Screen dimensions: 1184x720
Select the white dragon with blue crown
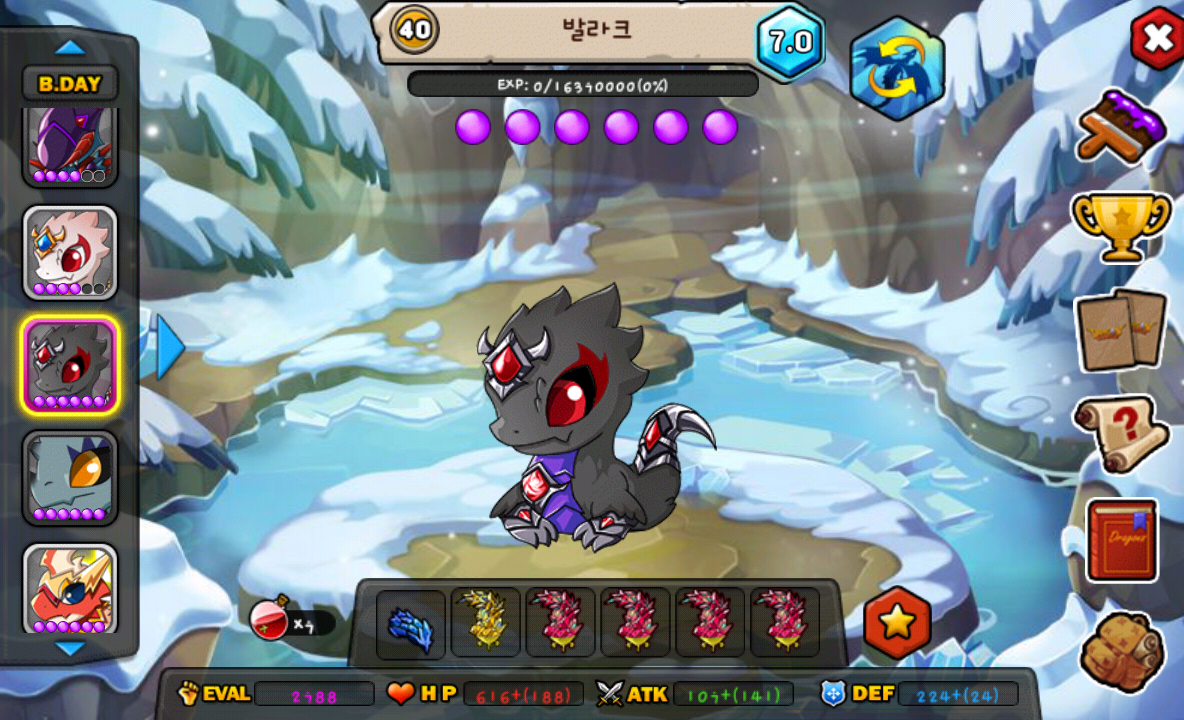[x=70, y=253]
